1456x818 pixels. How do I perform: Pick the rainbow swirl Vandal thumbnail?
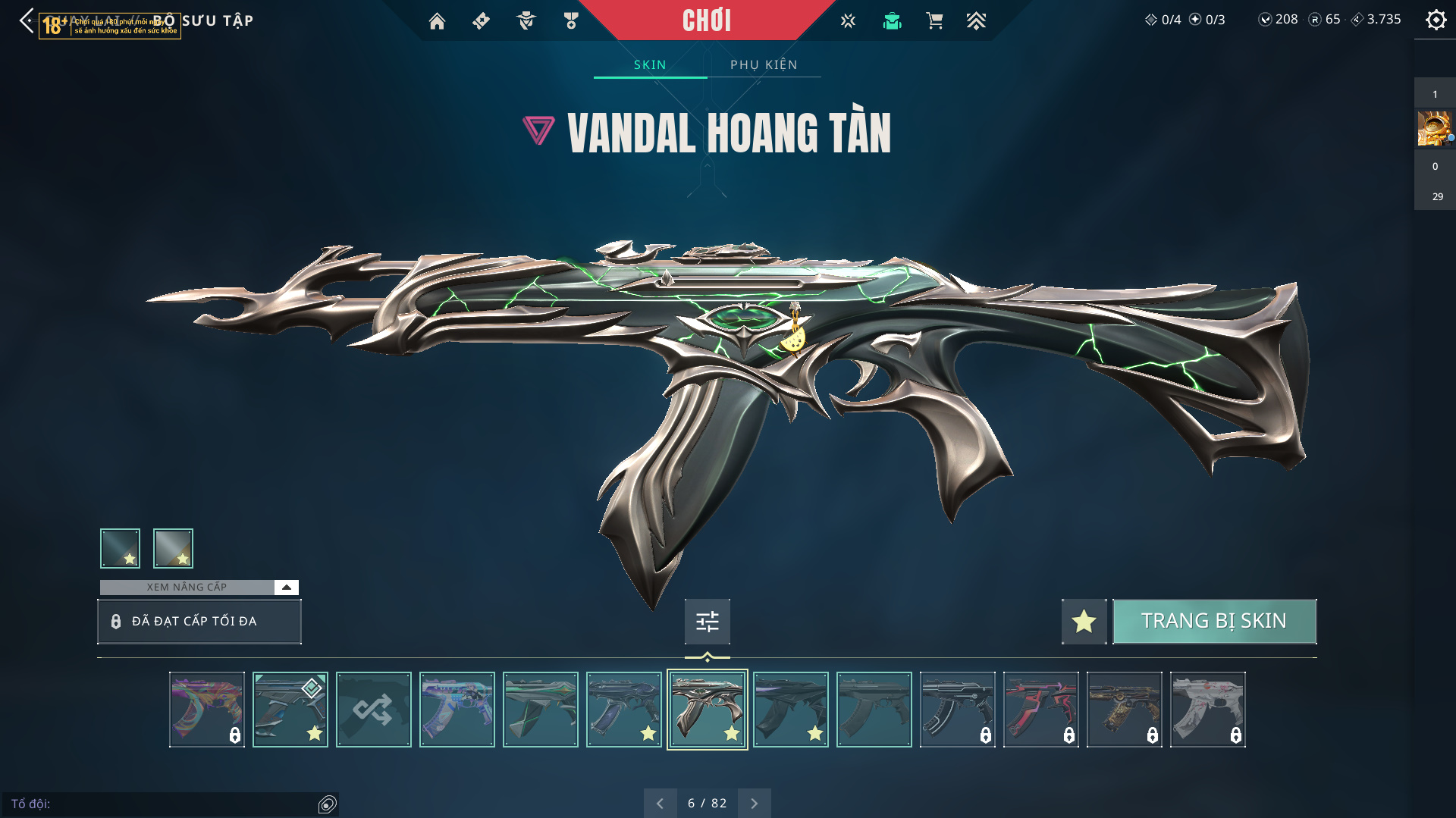[206, 710]
